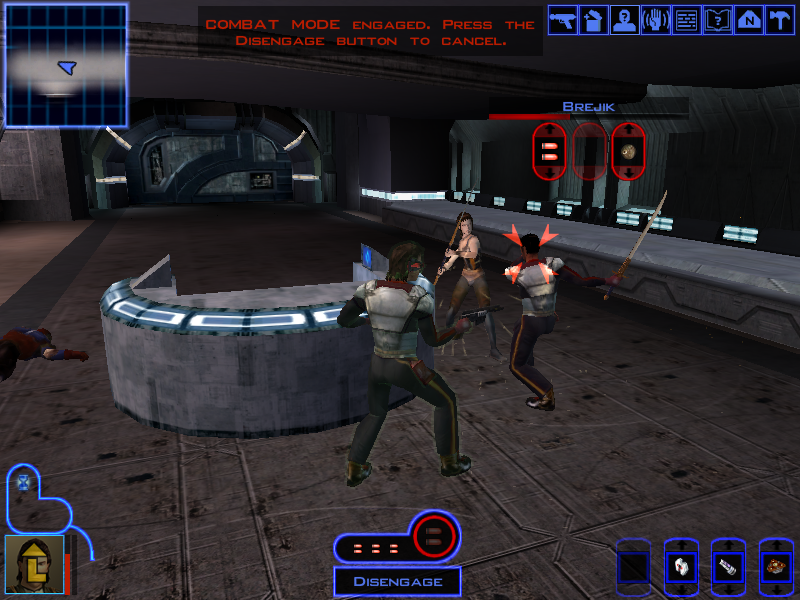The width and height of the screenshot is (800, 600).
Task: Open the Inventory box icon
Action: pyautogui.click(x=593, y=20)
